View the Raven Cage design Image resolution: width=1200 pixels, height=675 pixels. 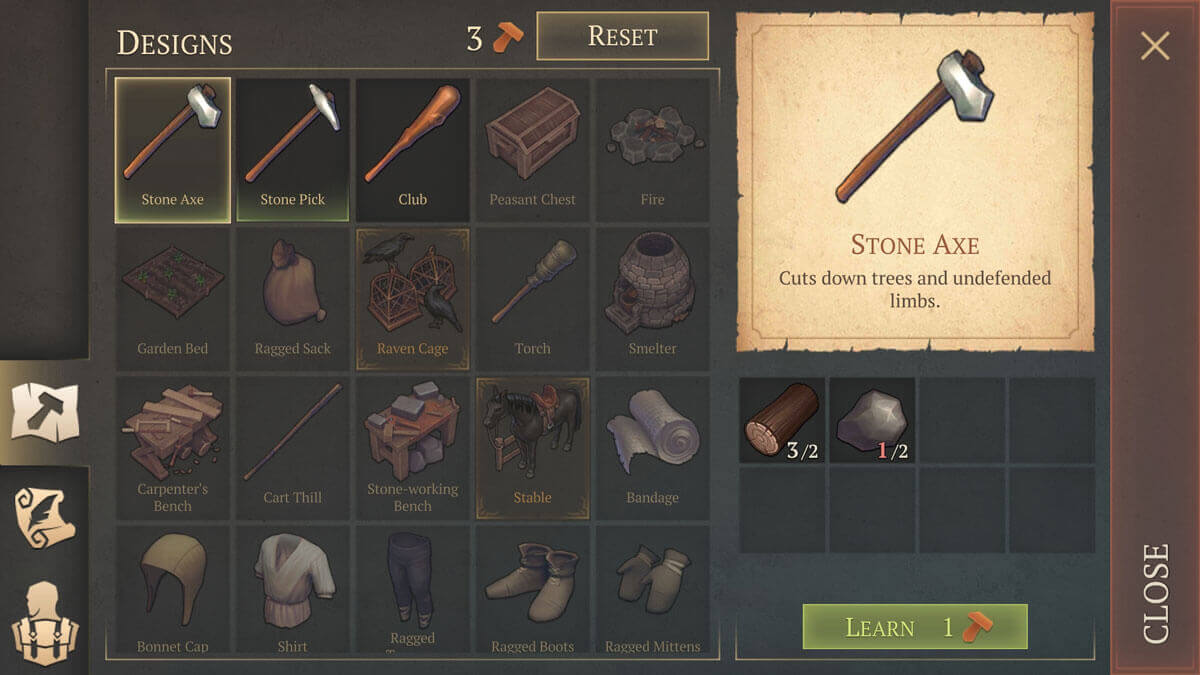[x=413, y=298]
